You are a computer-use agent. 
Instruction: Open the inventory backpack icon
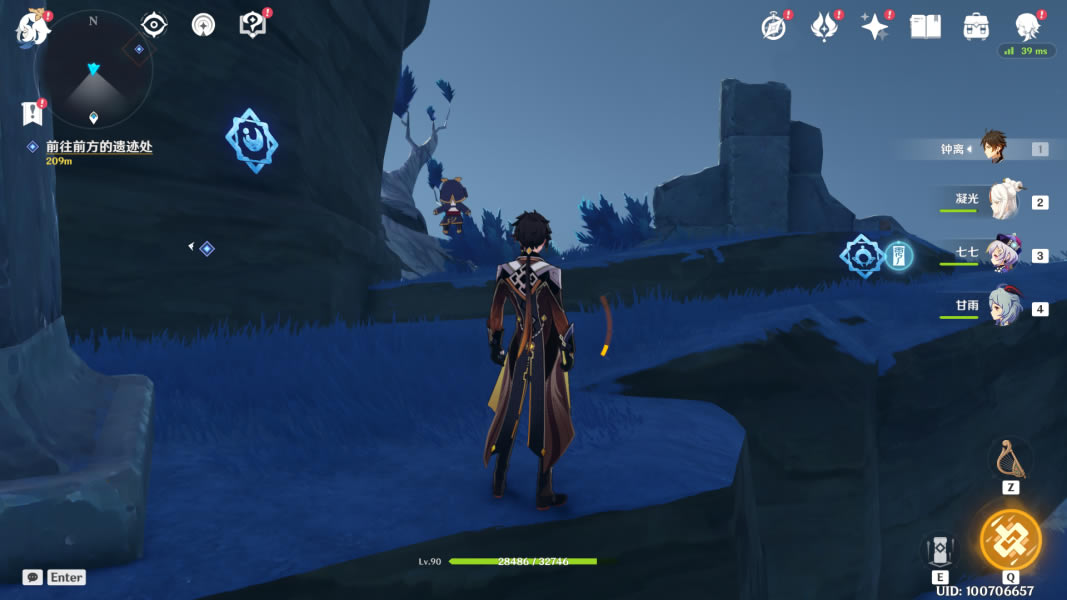point(976,27)
